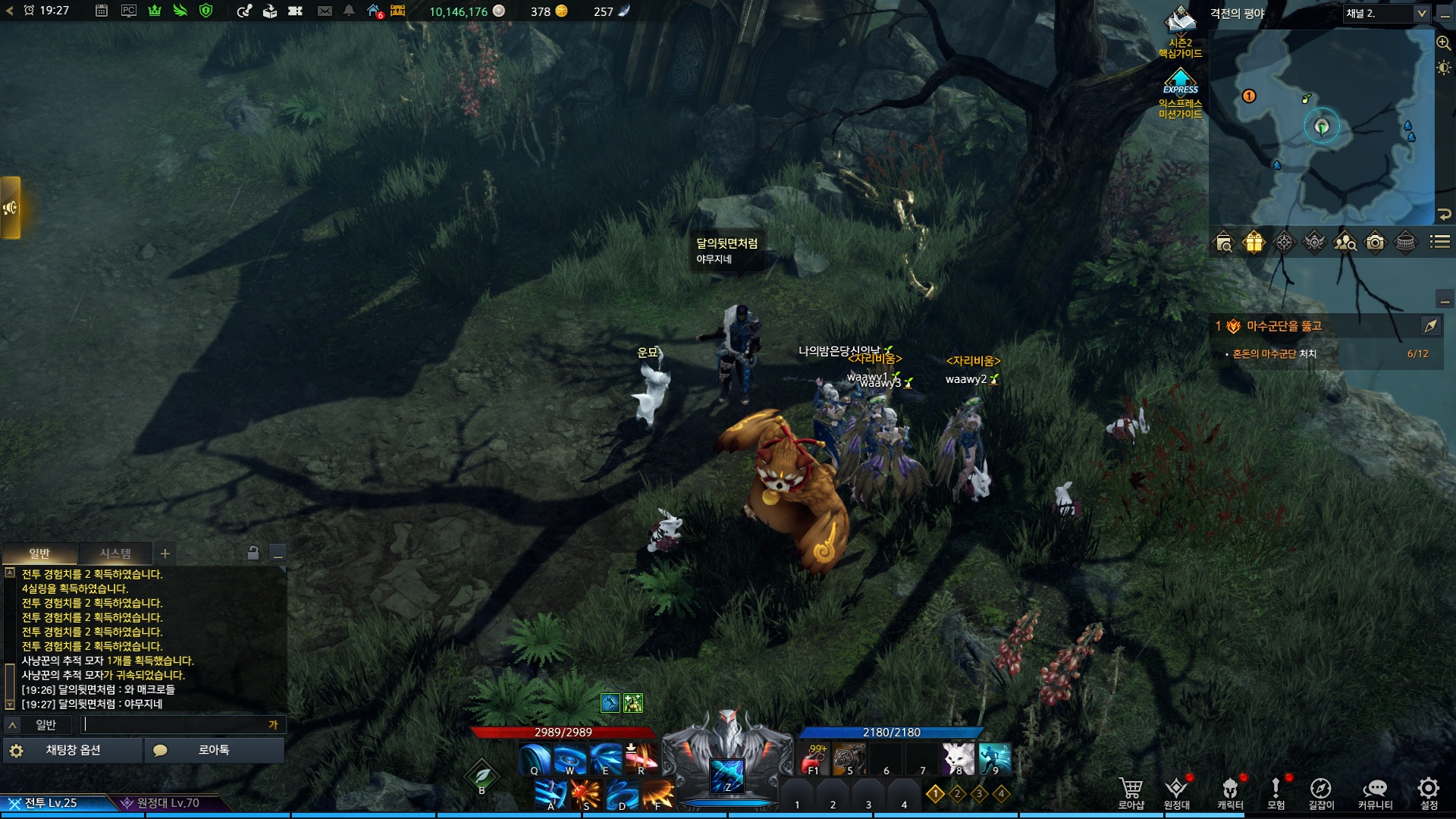Open 채팅창 옵션 chat options
1456x819 pixels.
tap(73, 750)
